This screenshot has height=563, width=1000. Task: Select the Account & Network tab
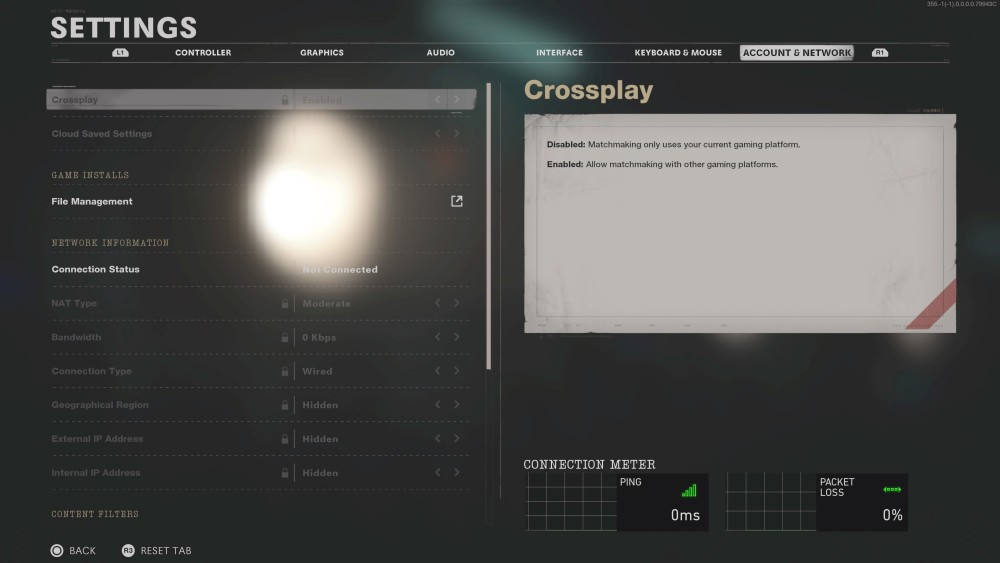[797, 53]
